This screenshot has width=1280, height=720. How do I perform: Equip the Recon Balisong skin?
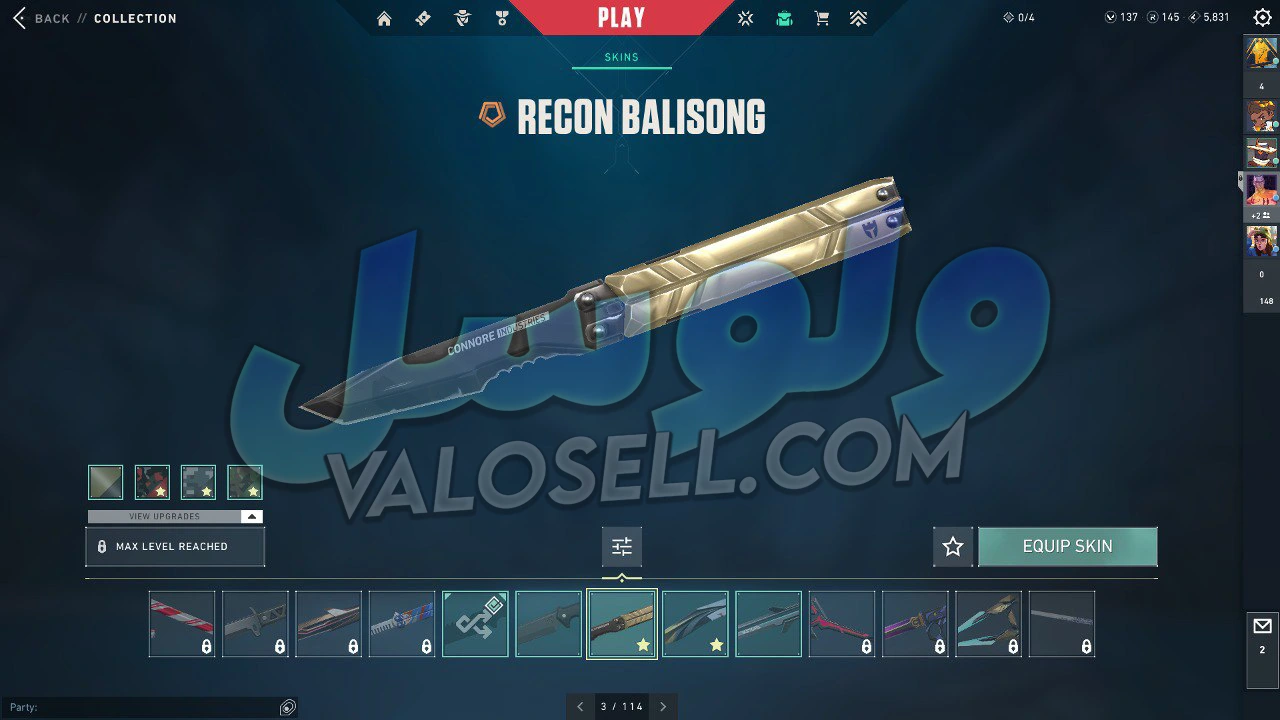tap(1067, 547)
